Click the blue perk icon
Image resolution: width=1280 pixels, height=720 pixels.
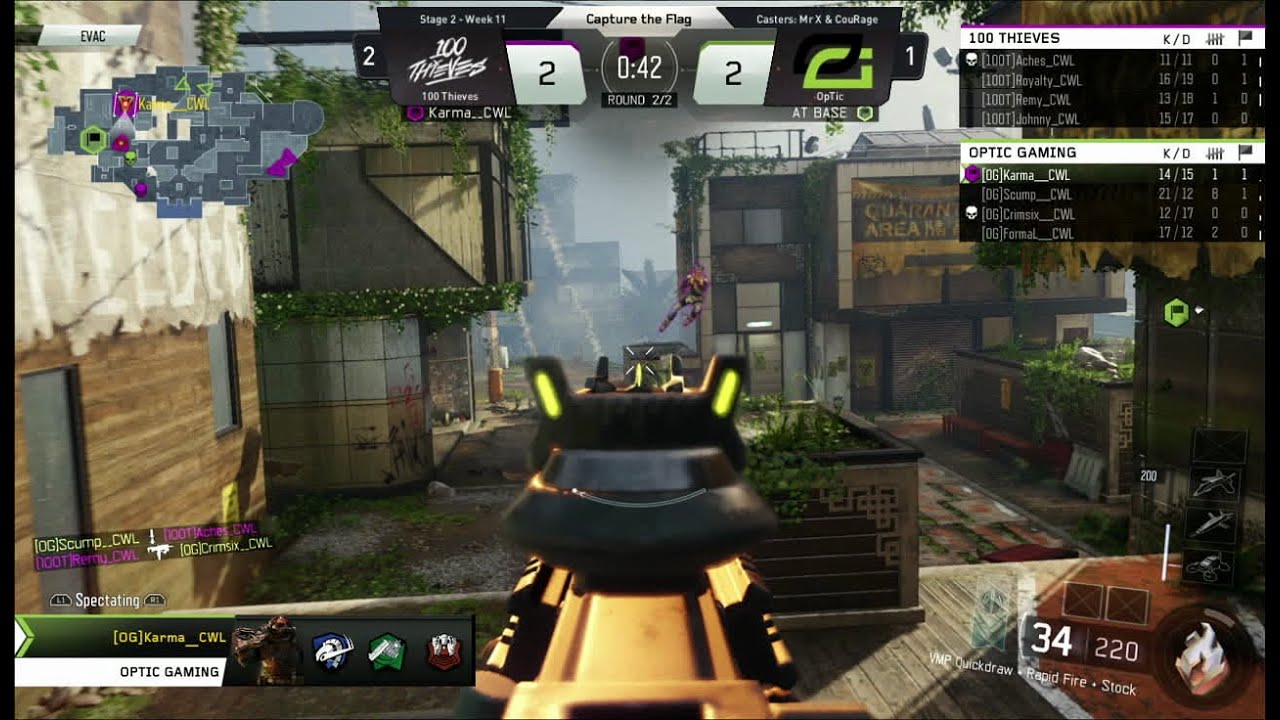(x=333, y=650)
